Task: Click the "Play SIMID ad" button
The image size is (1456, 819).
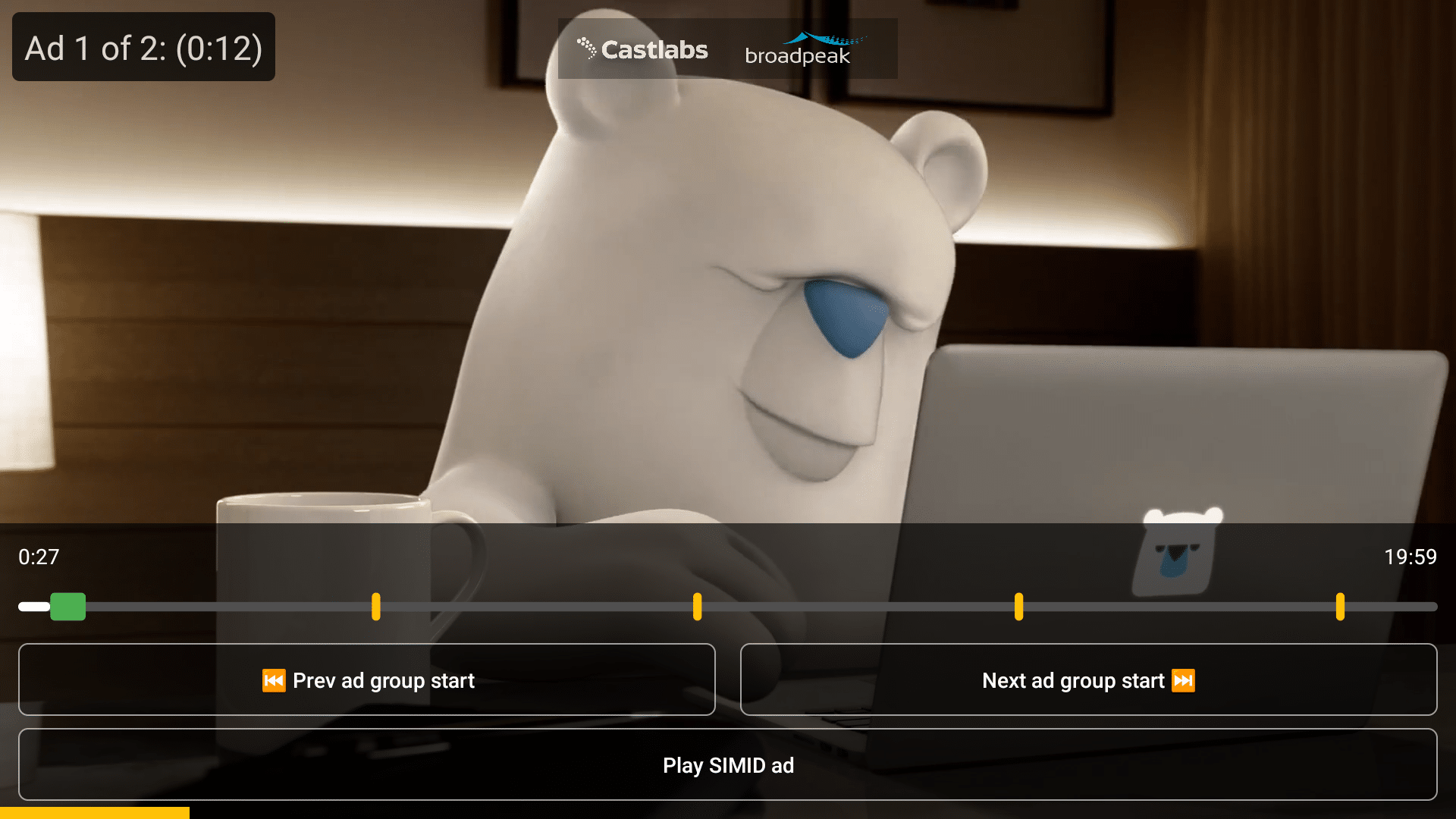Action: pyautogui.click(x=728, y=765)
